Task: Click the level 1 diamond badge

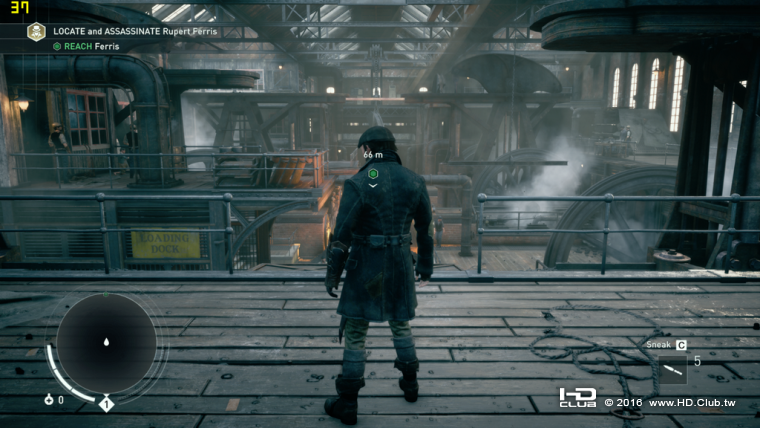Action: [x=106, y=404]
